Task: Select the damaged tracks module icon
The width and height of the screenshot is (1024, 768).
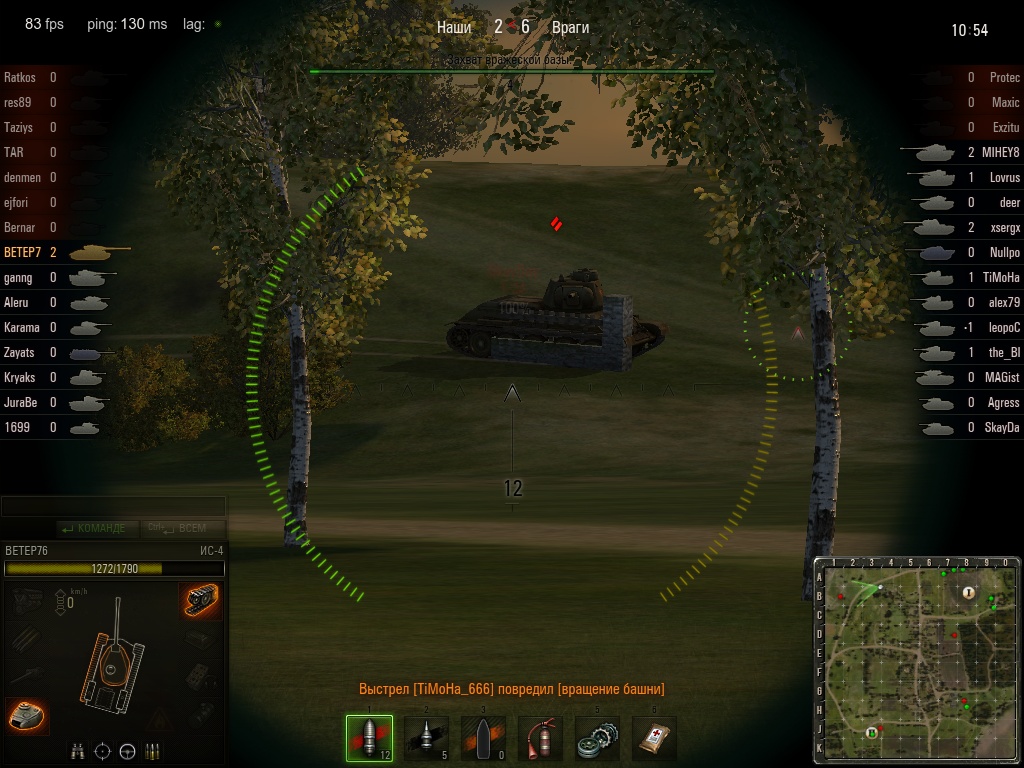Action: (x=201, y=600)
